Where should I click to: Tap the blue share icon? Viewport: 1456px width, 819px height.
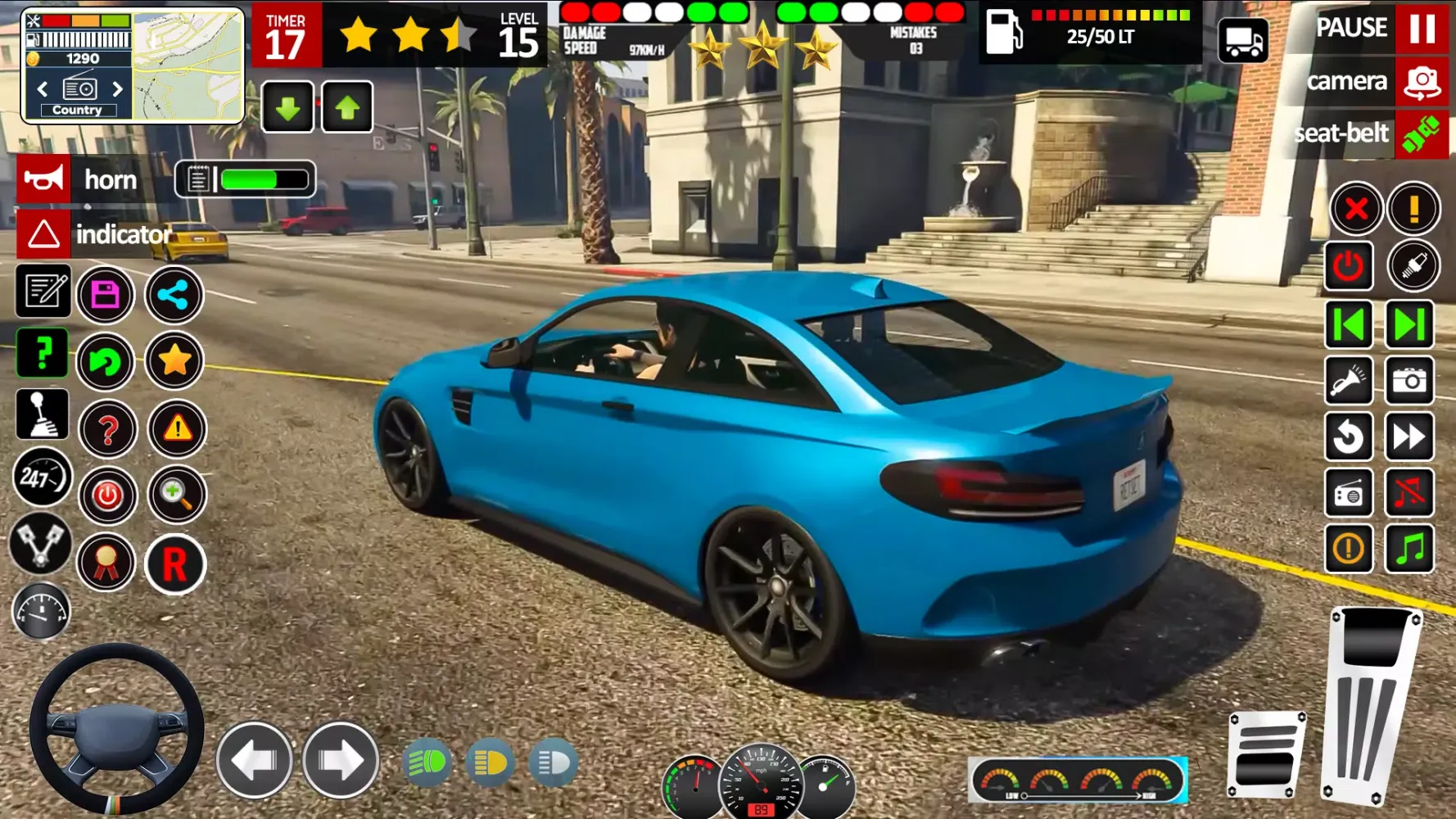[x=174, y=295]
